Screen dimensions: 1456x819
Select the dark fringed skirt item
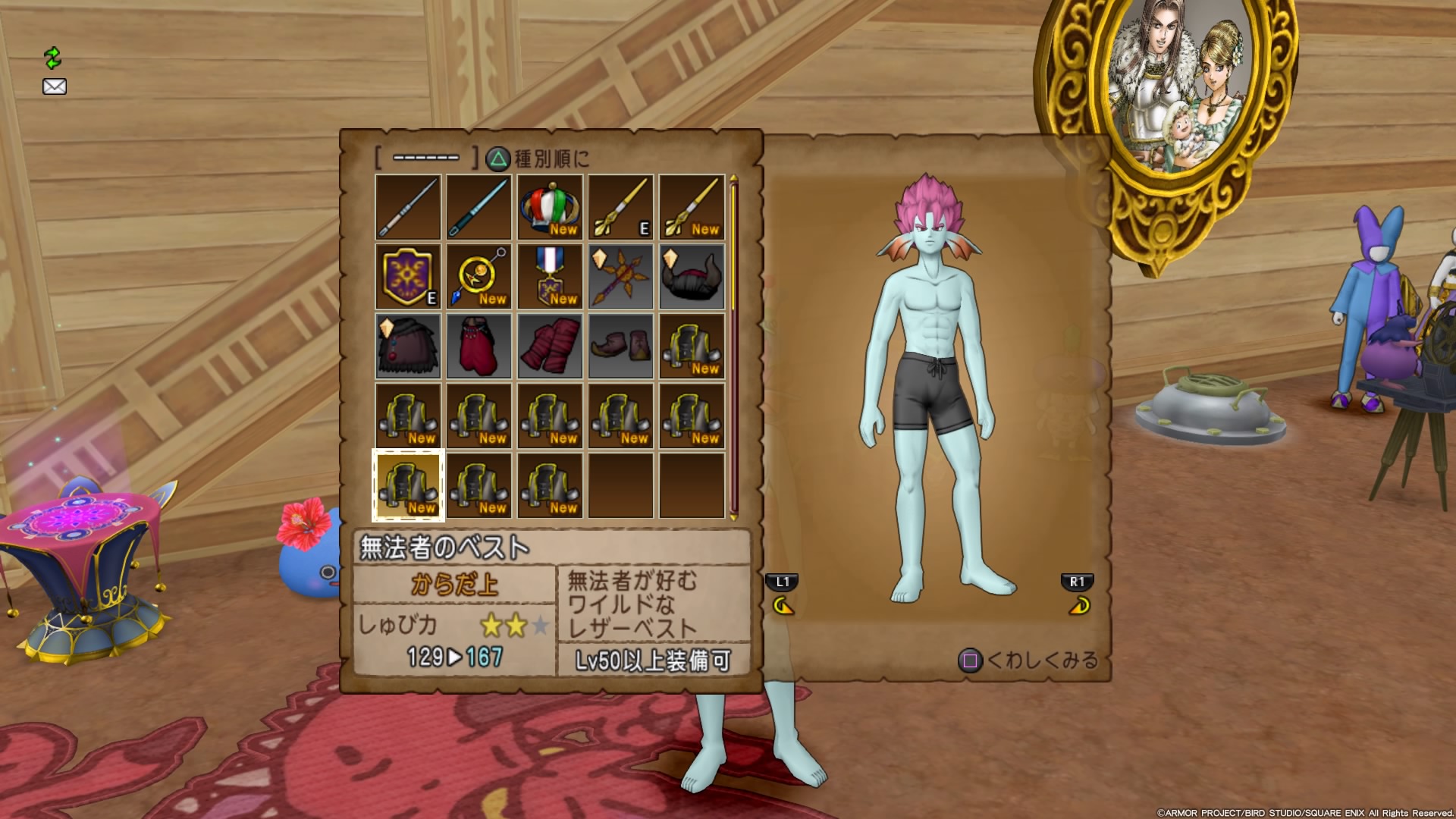coord(408,347)
